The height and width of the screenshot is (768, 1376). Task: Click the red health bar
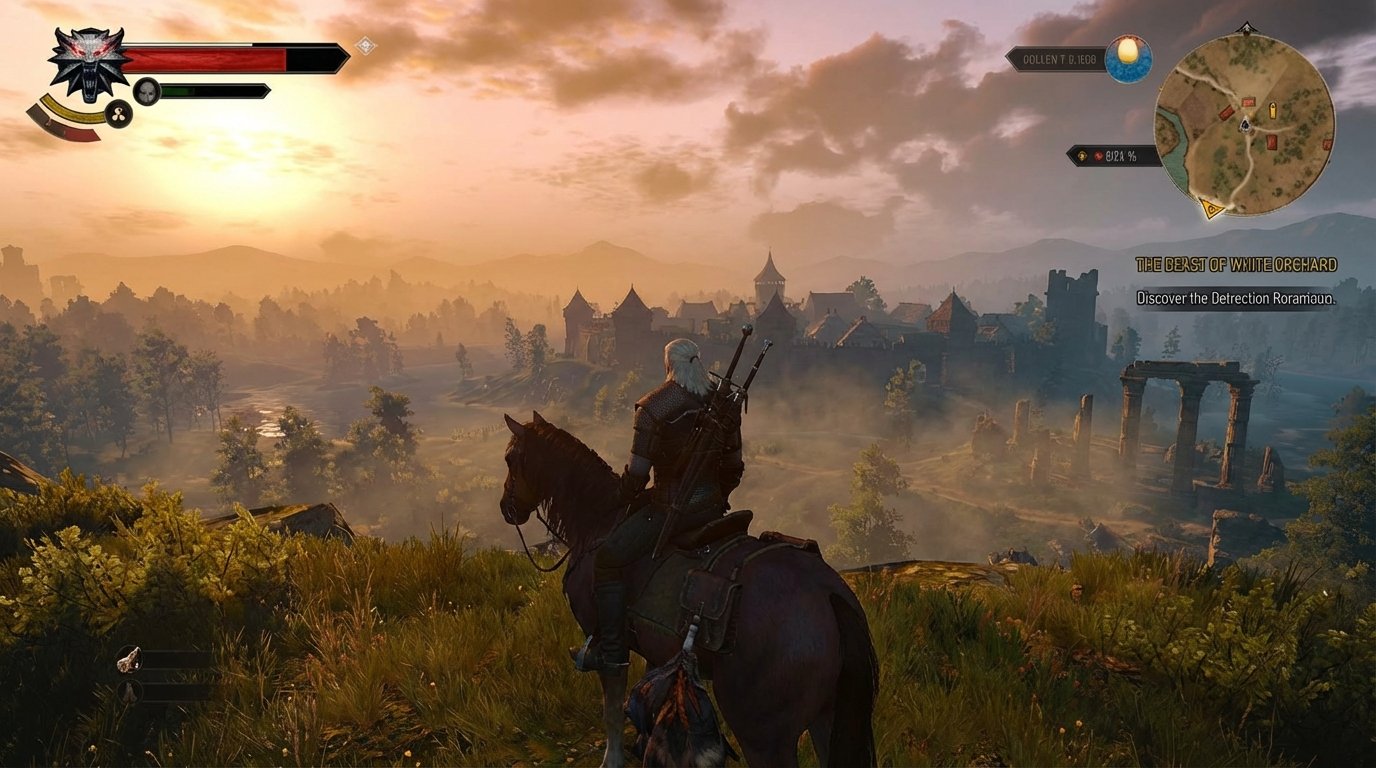tap(203, 59)
